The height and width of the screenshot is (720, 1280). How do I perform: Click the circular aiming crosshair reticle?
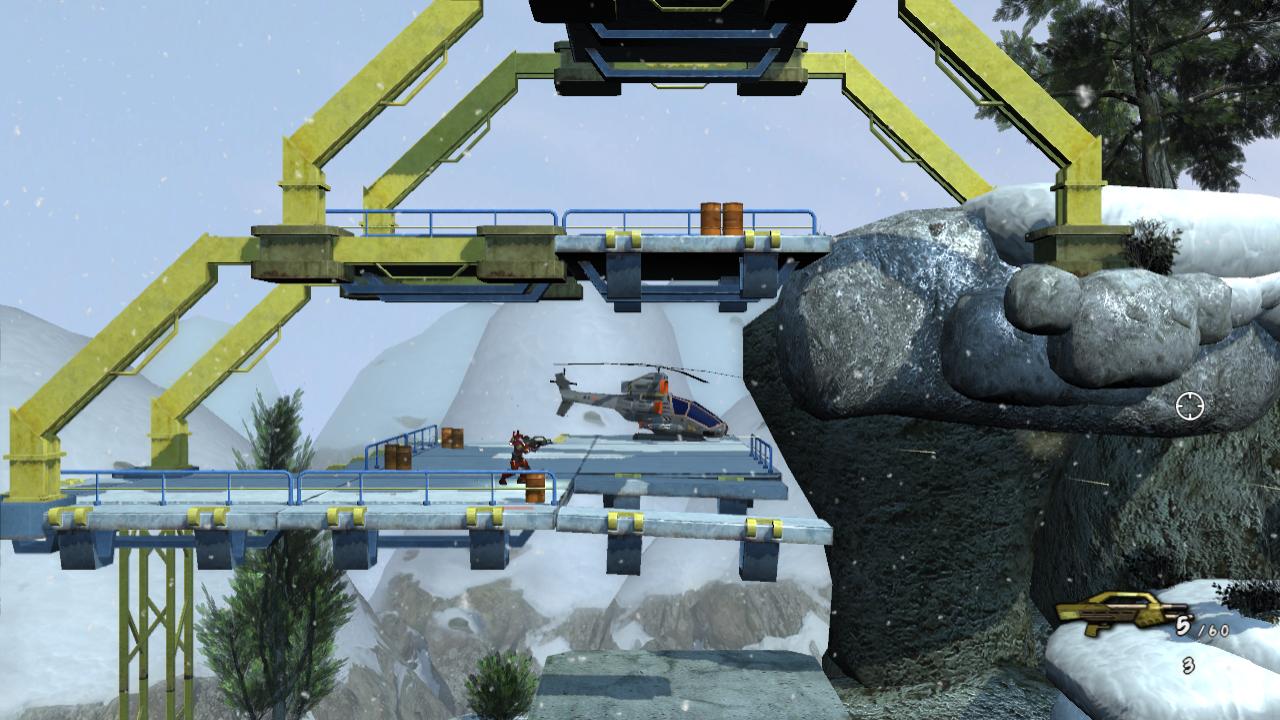coord(1188,408)
